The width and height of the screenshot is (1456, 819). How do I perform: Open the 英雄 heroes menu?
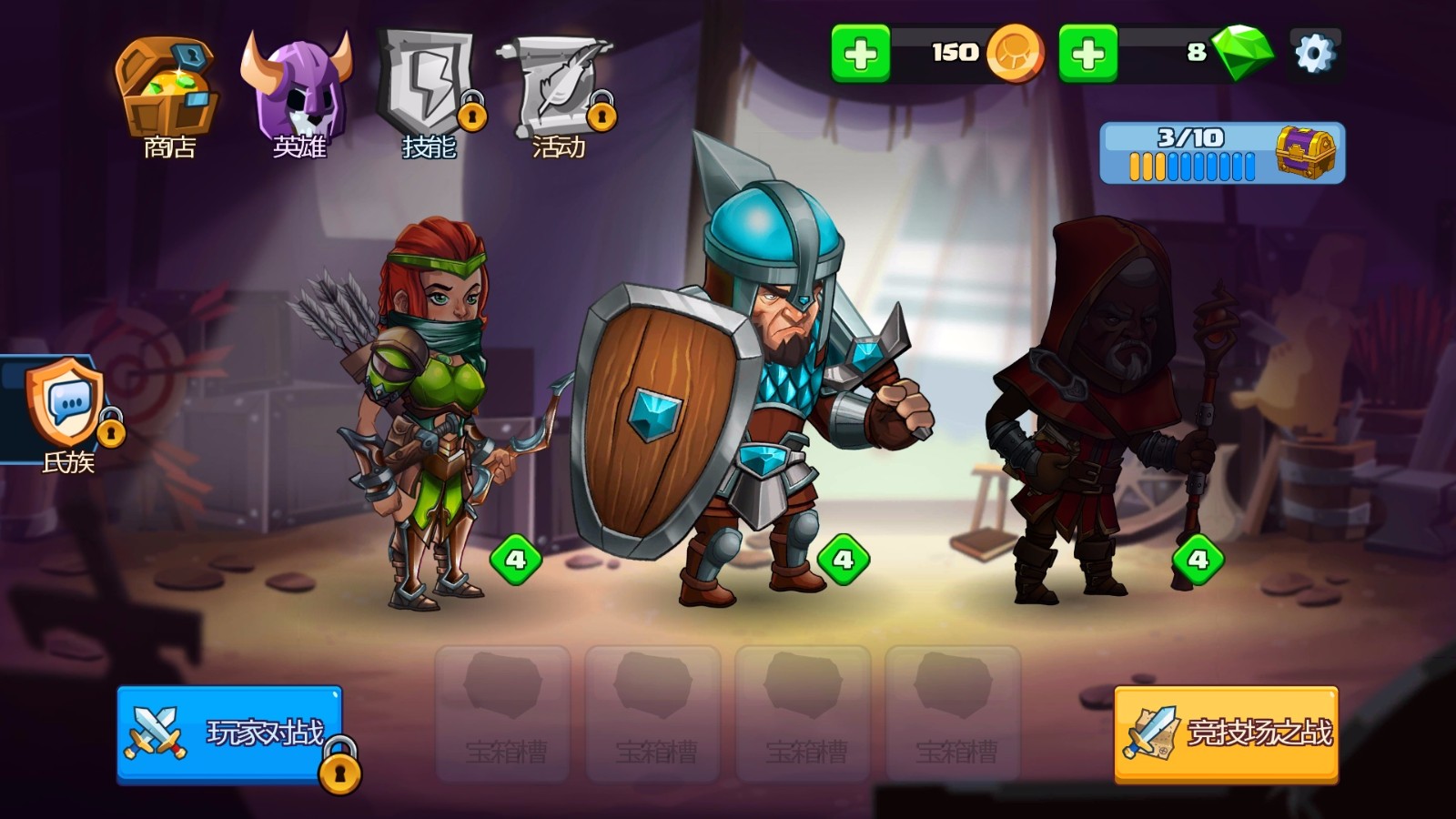[x=298, y=96]
